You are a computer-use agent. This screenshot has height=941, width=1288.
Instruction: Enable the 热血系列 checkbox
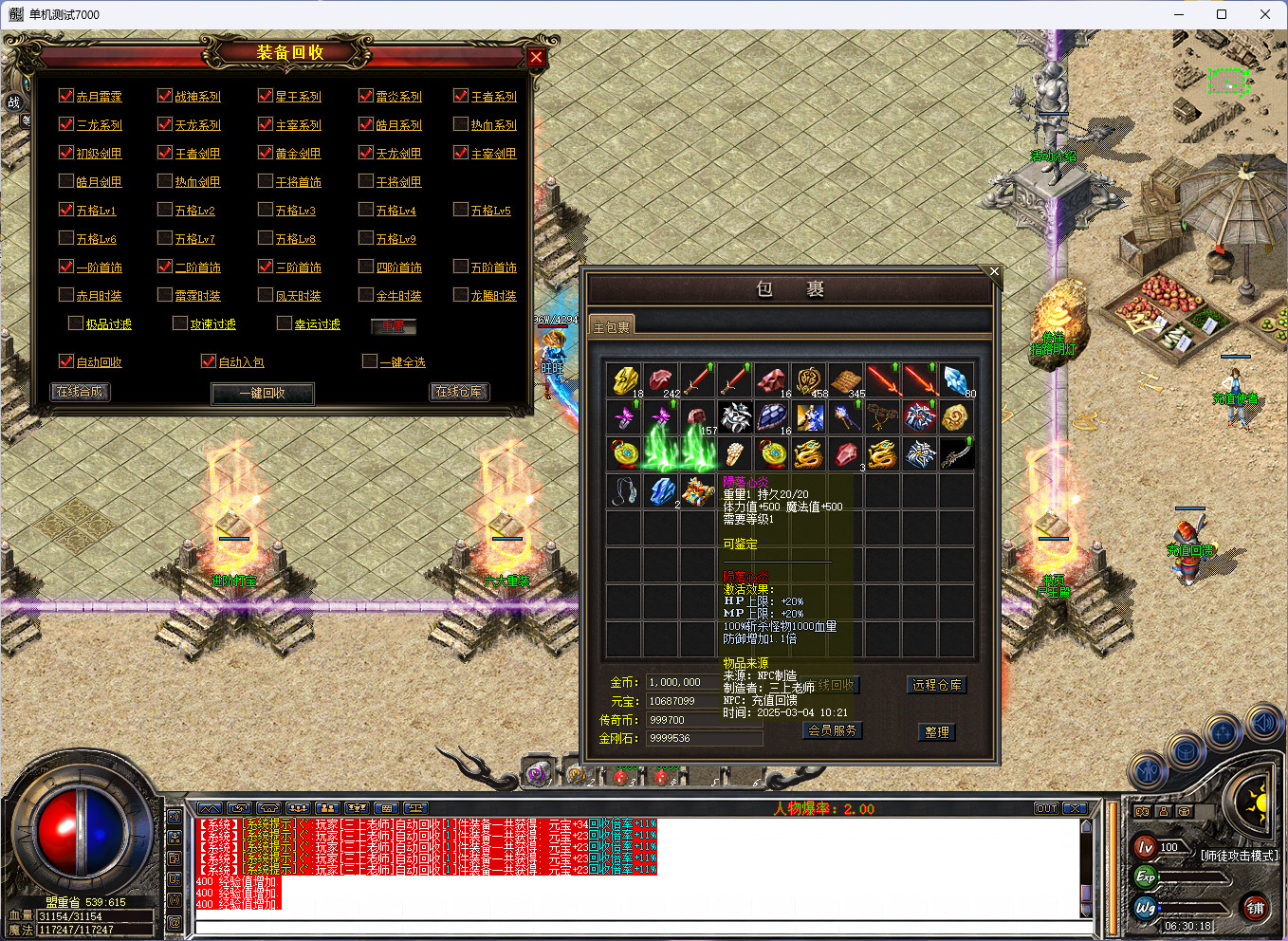[461, 124]
